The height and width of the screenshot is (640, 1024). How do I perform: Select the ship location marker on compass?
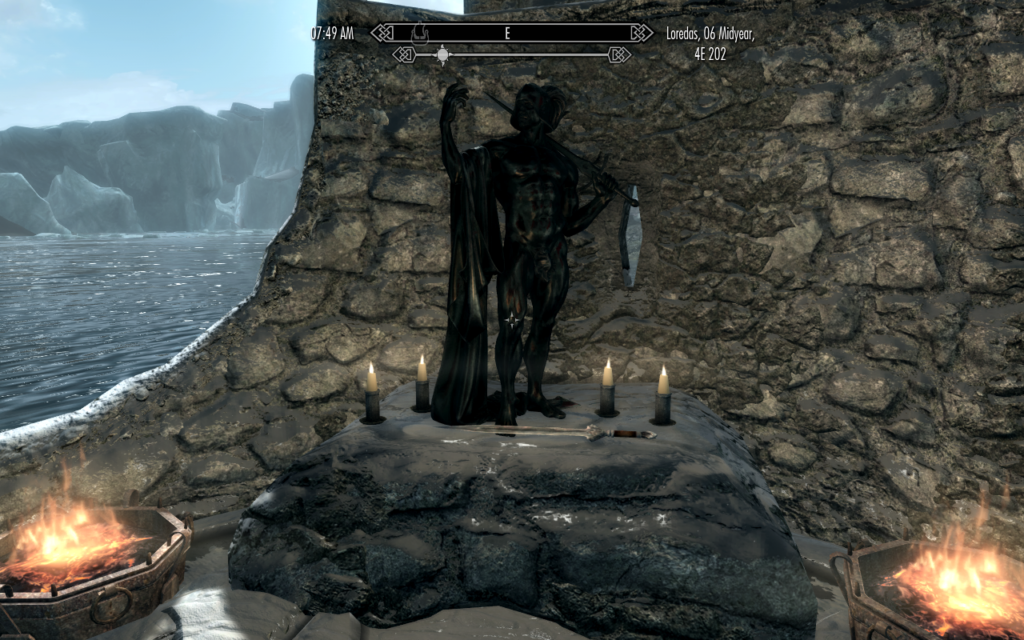pos(420,33)
